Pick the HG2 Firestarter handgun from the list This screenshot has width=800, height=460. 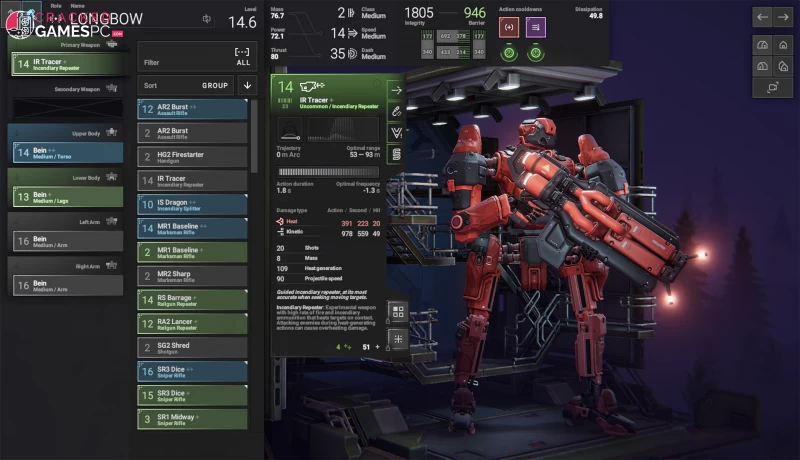click(x=193, y=157)
